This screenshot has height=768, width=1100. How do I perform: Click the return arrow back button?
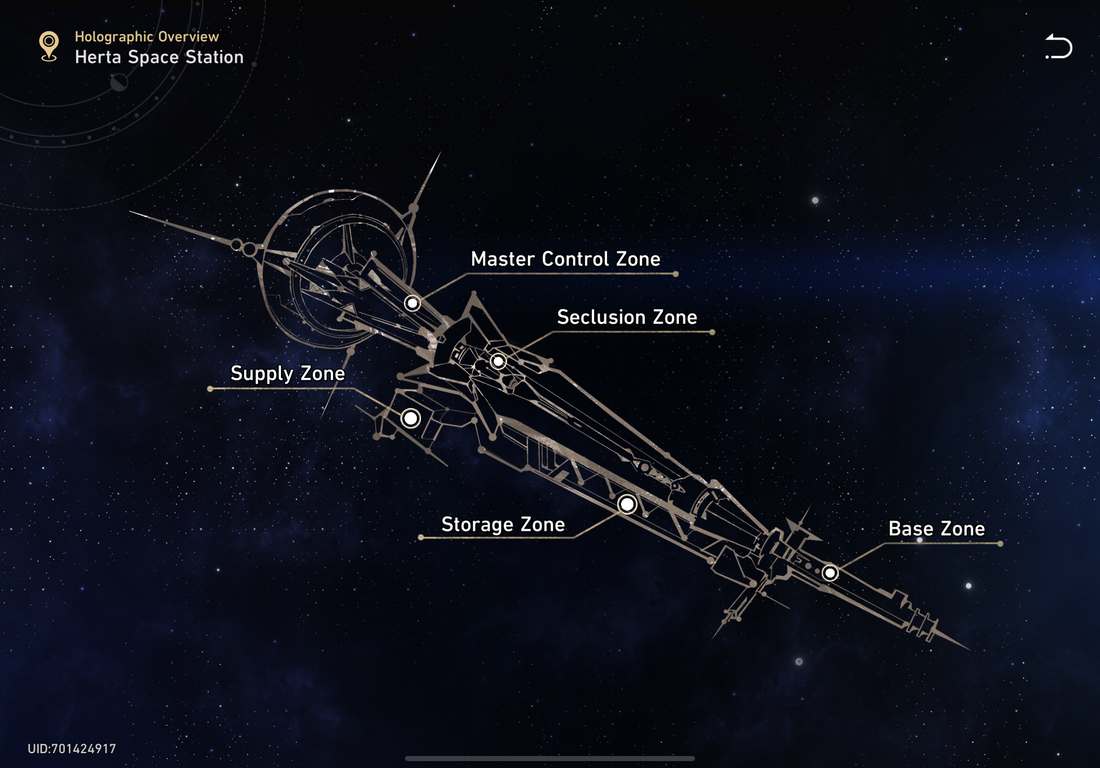[x=1058, y=47]
